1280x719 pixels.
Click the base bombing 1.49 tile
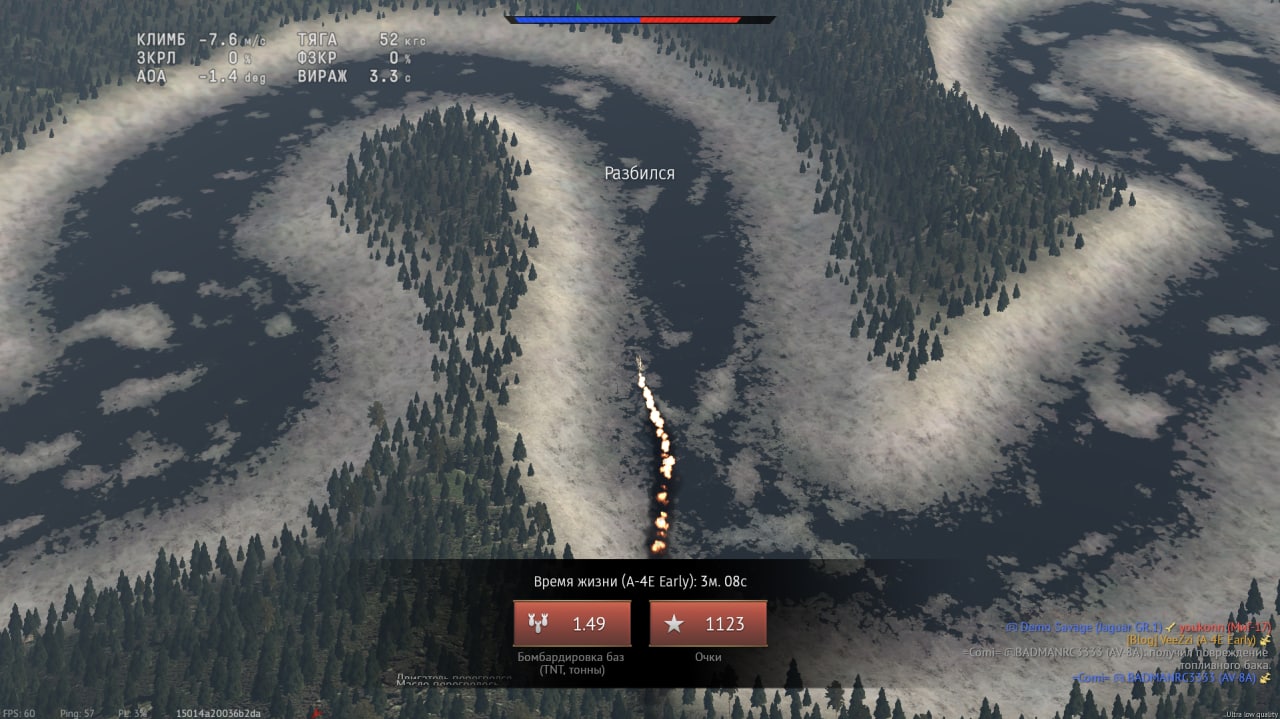pos(572,624)
